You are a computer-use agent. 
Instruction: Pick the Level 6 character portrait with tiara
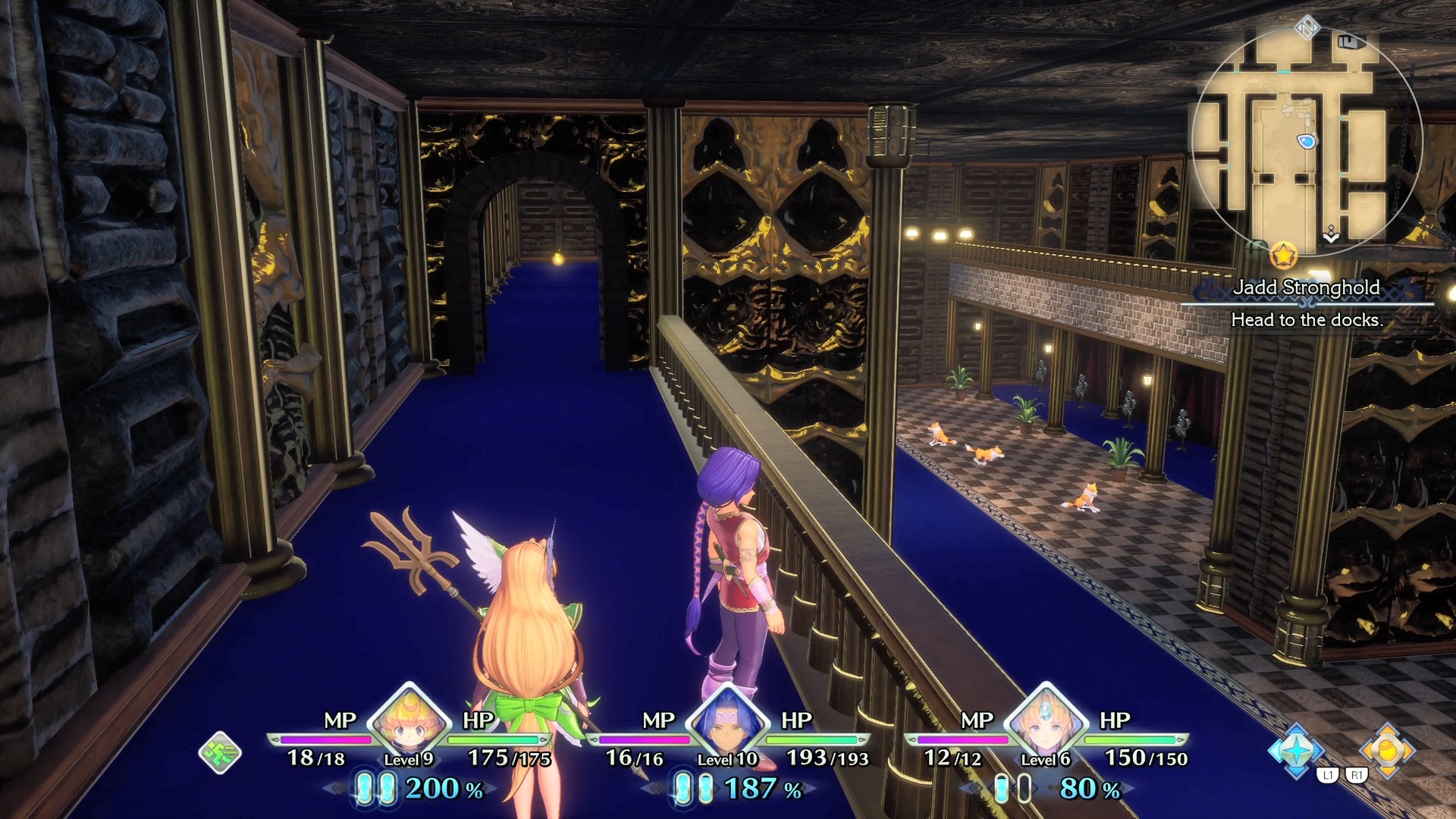(1046, 722)
